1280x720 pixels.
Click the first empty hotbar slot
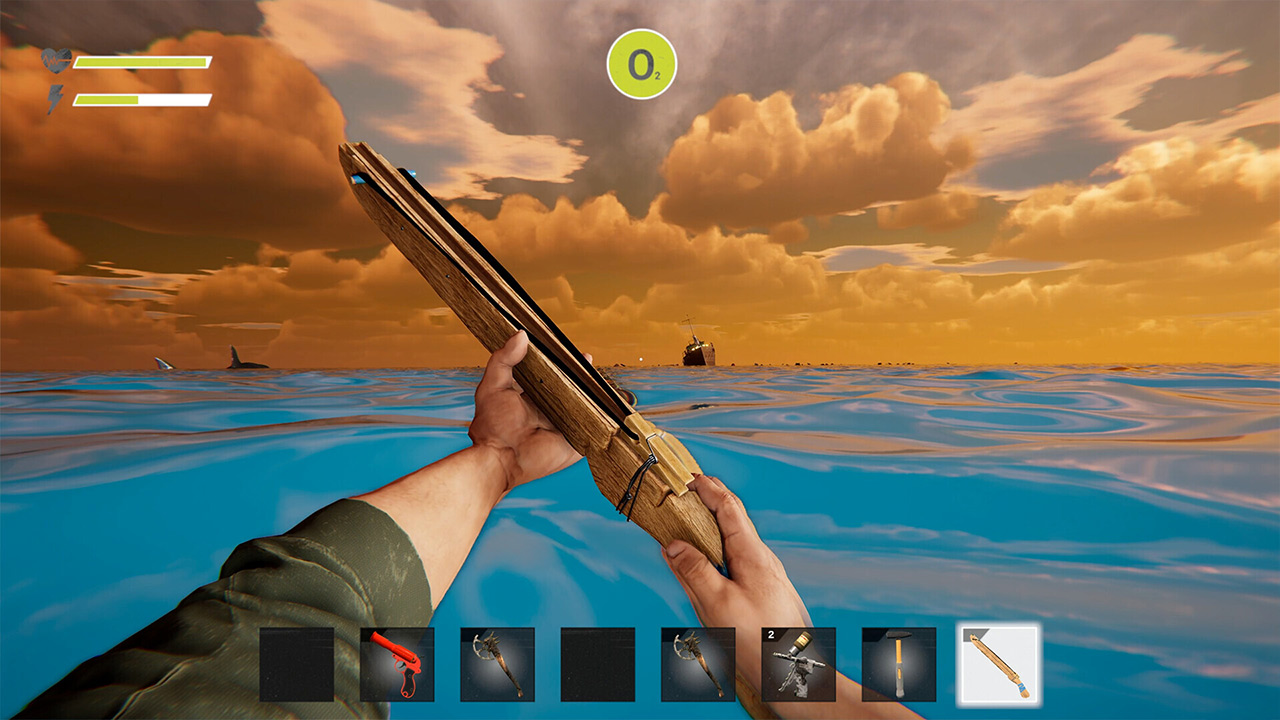click(x=297, y=665)
